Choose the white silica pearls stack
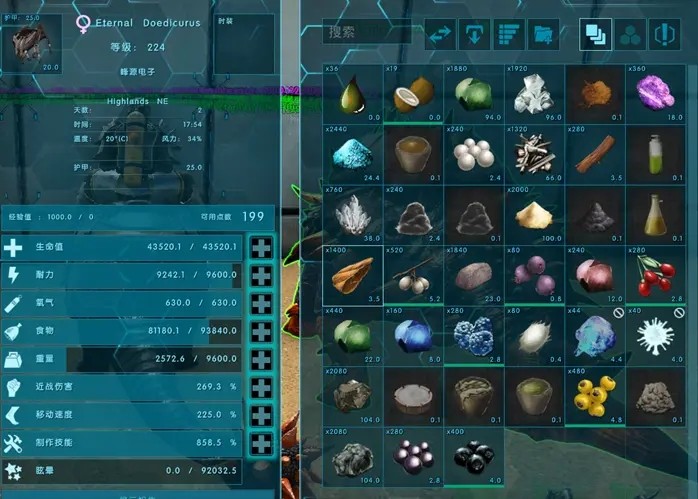Image resolution: width=698 pixels, height=499 pixels. pyautogui.click(x=473, y=155)
